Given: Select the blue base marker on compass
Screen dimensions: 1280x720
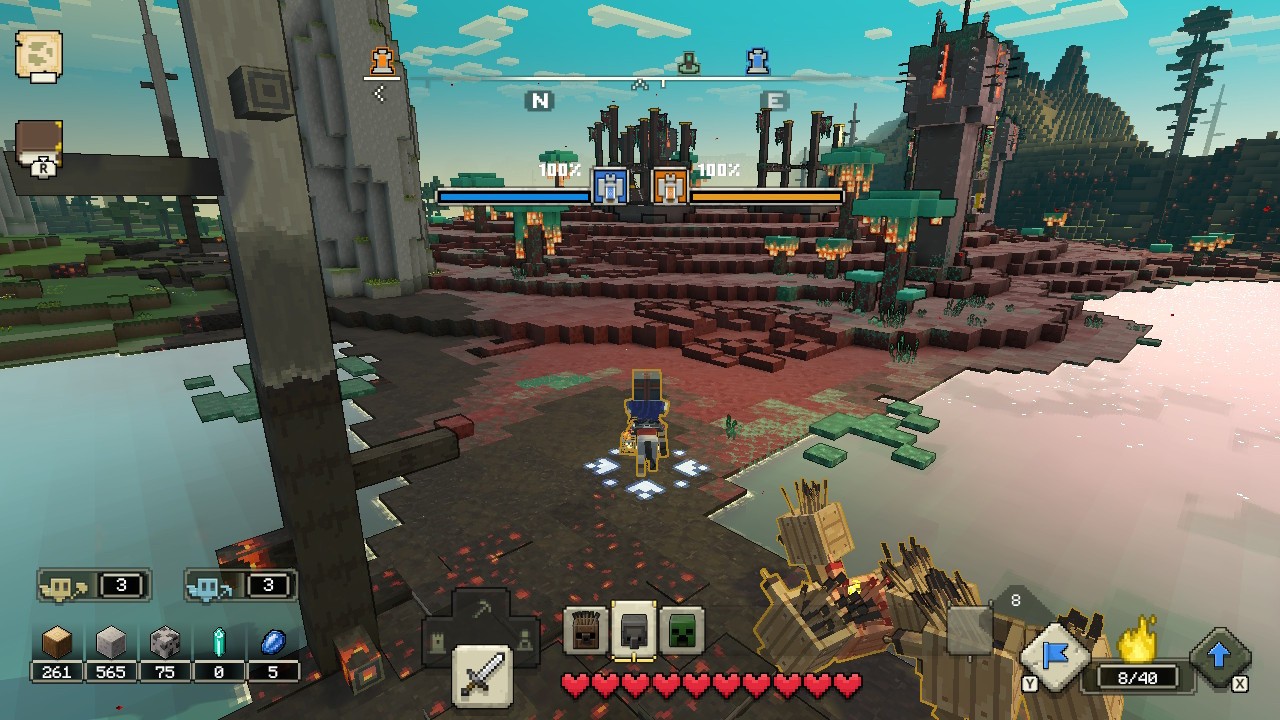Looking at the screenshot, I should pyautogui.click(x=757, y=62).
